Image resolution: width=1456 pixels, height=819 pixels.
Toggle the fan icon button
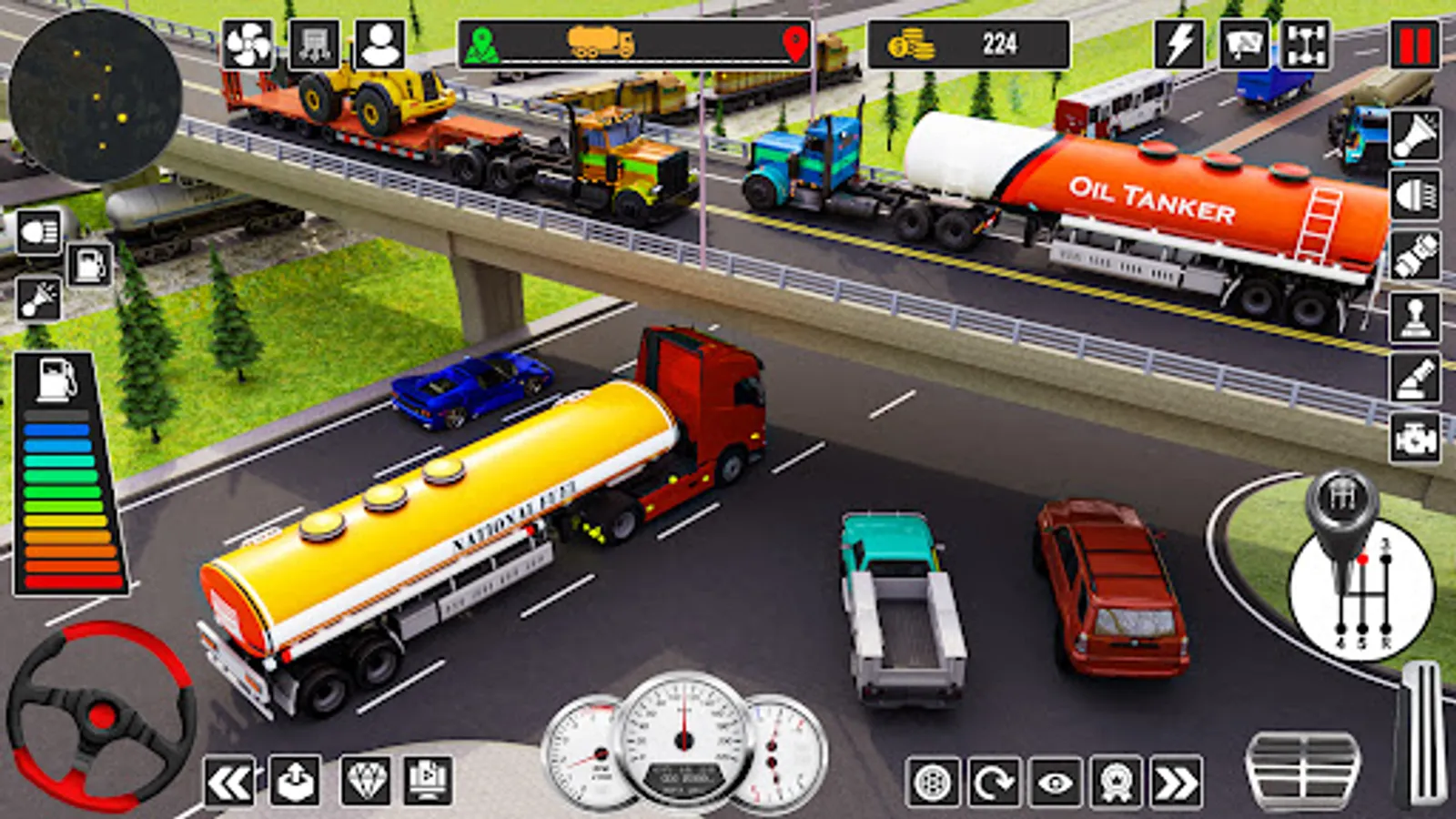pos(248,45)
